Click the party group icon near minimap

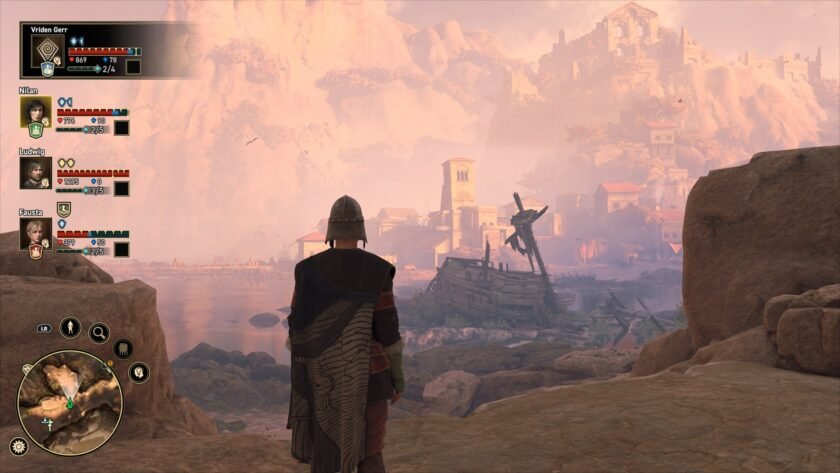coord(124,349)
